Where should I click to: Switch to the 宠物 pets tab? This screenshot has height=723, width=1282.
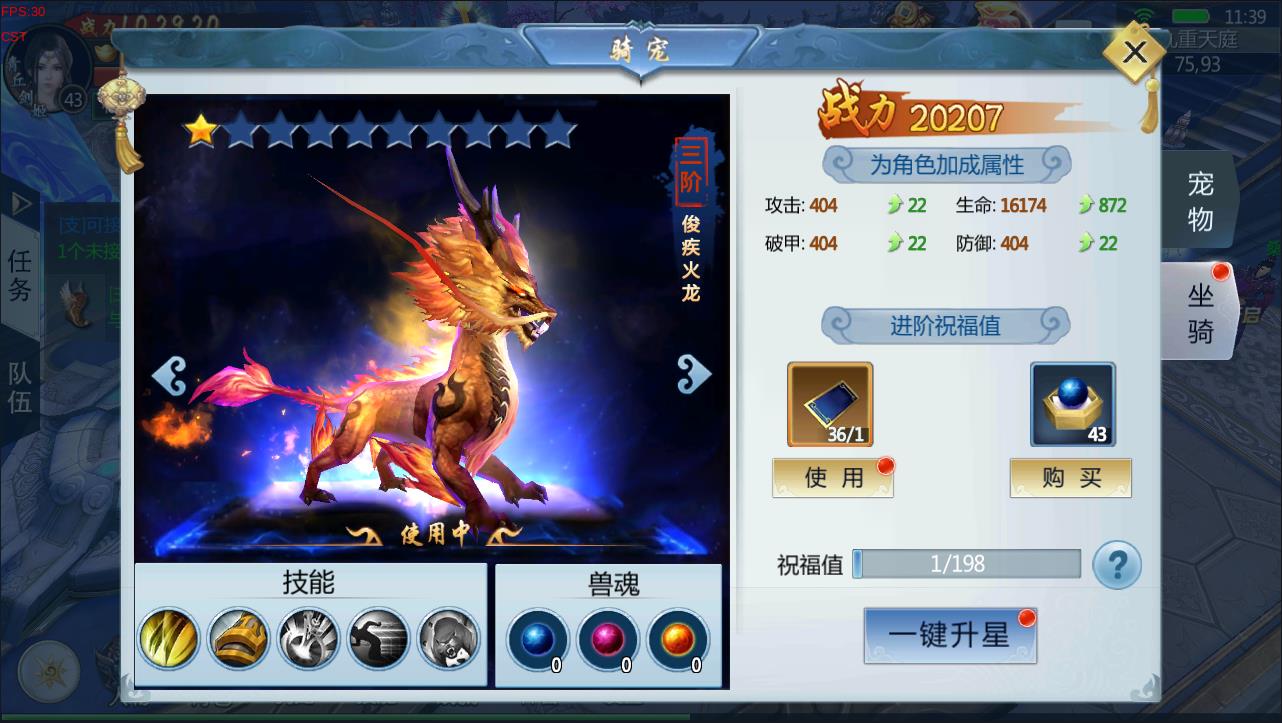1199,200
